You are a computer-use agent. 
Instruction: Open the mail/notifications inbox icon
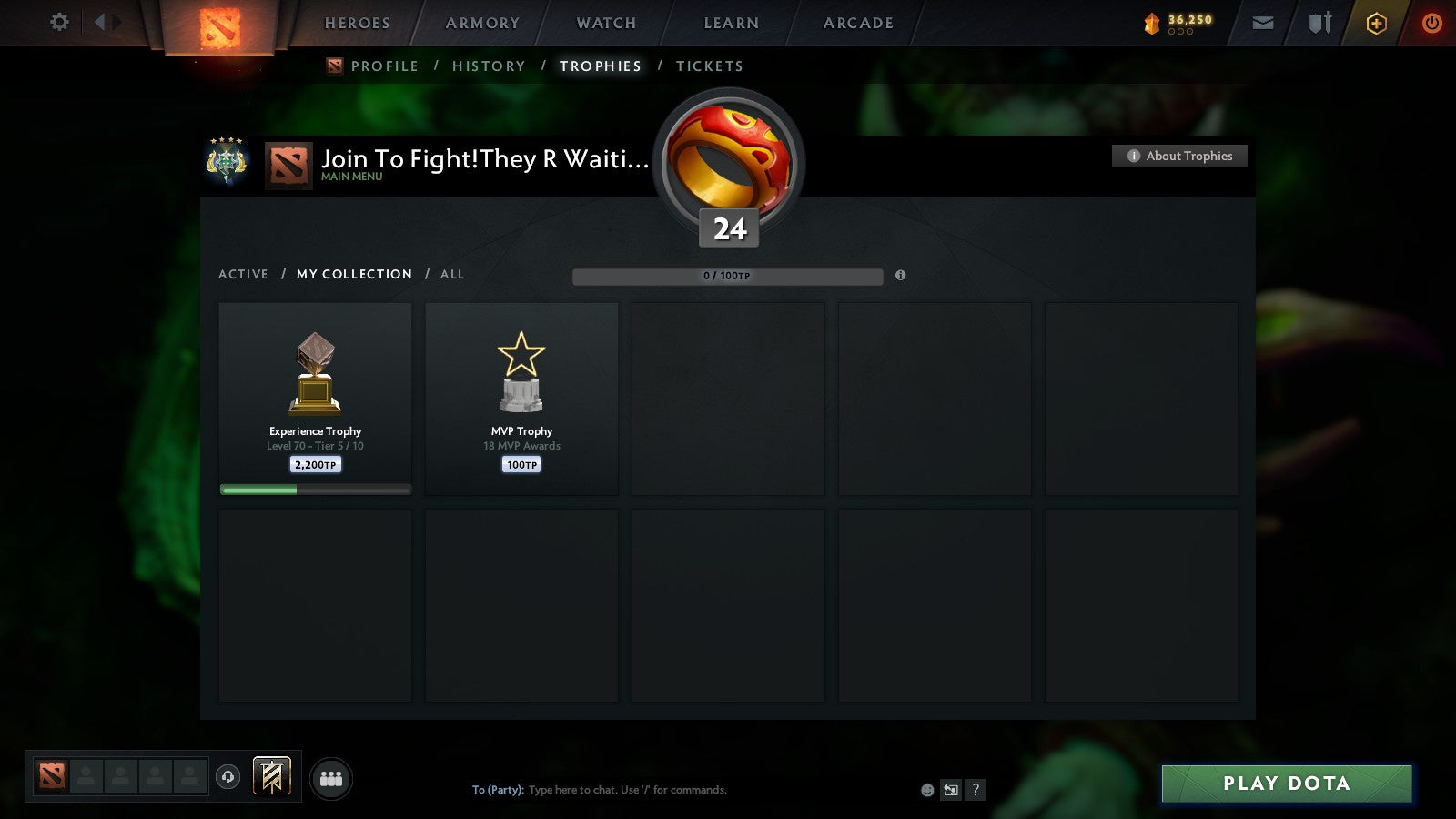coord(1263,23)
